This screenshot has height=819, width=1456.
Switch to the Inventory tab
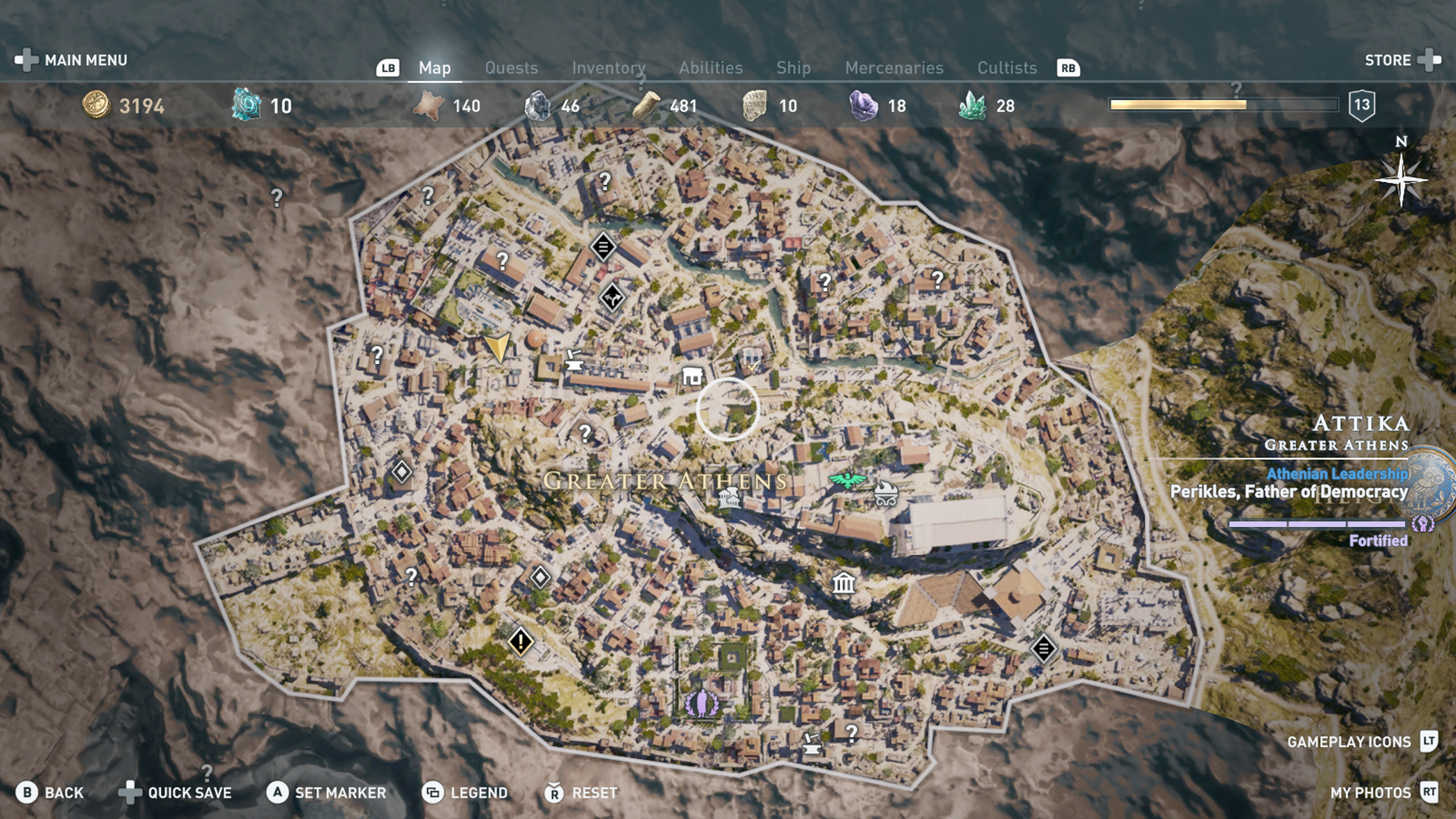(608, 68)
